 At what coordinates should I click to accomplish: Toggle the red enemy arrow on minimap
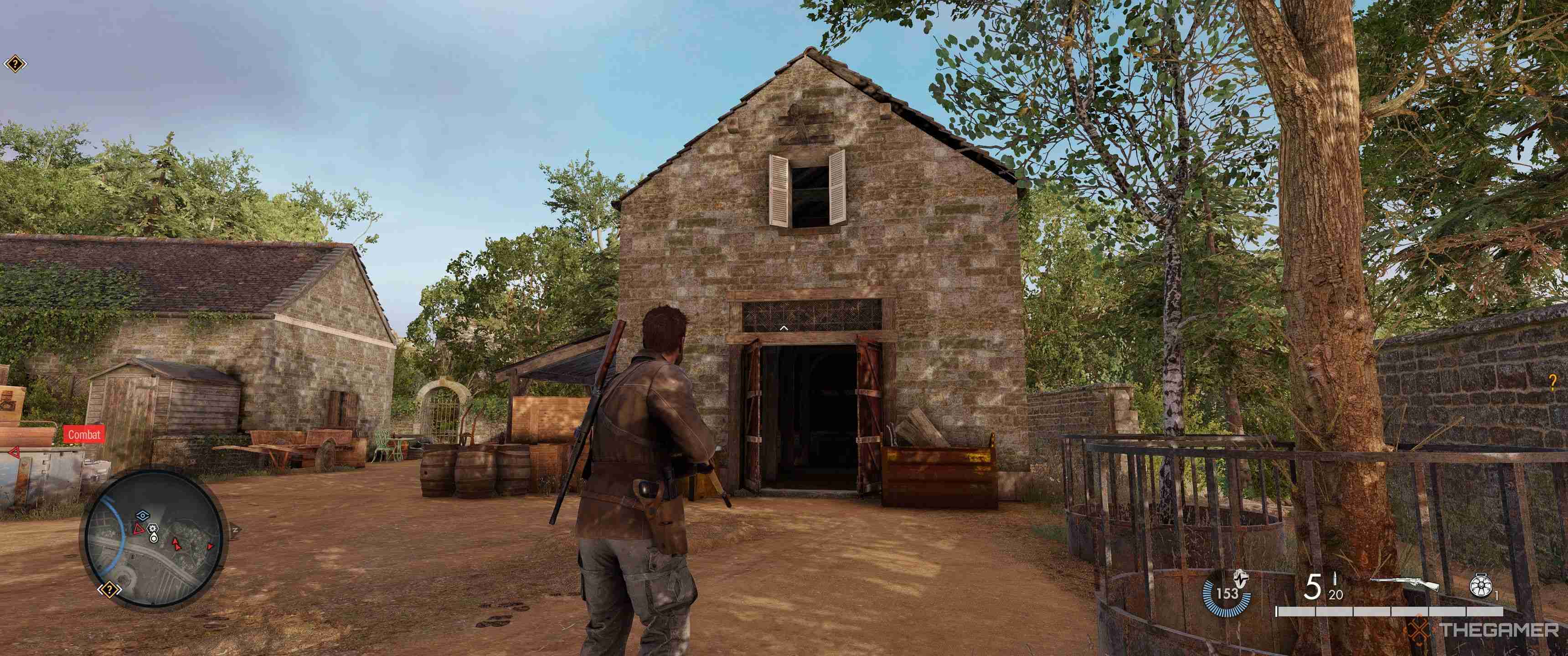tap(176, 545)
